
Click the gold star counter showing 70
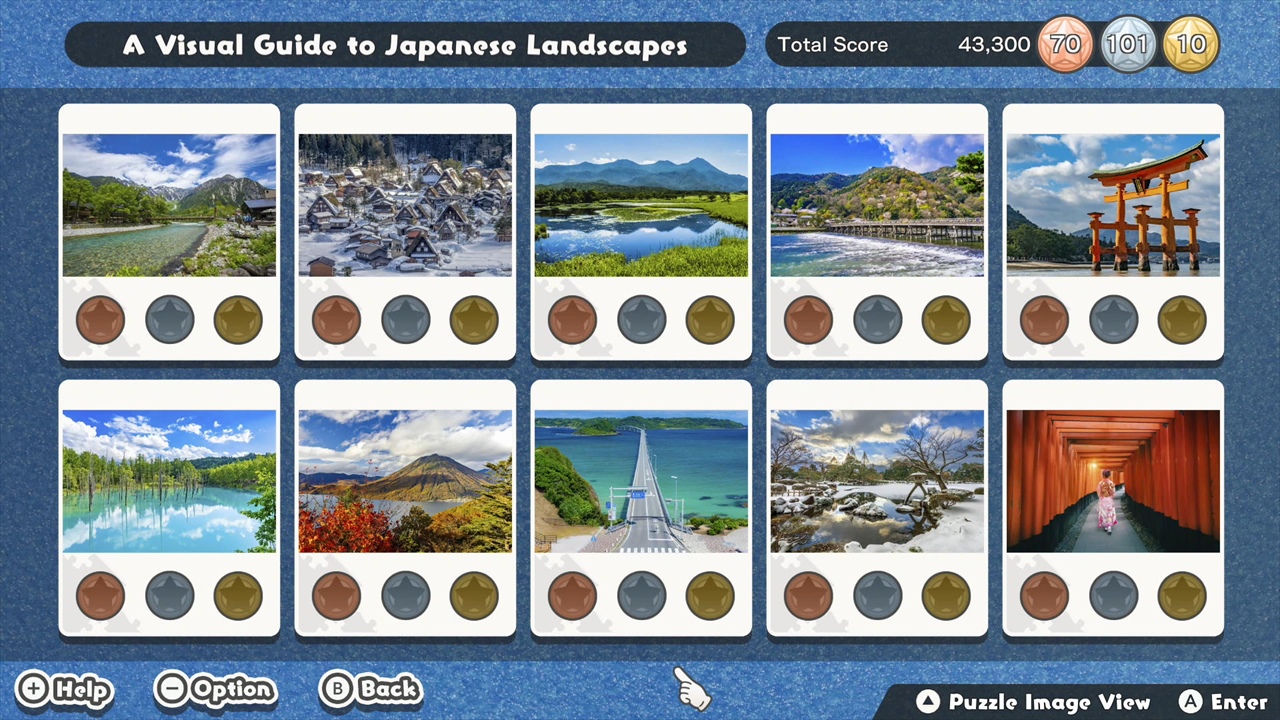pos(1065,44)
